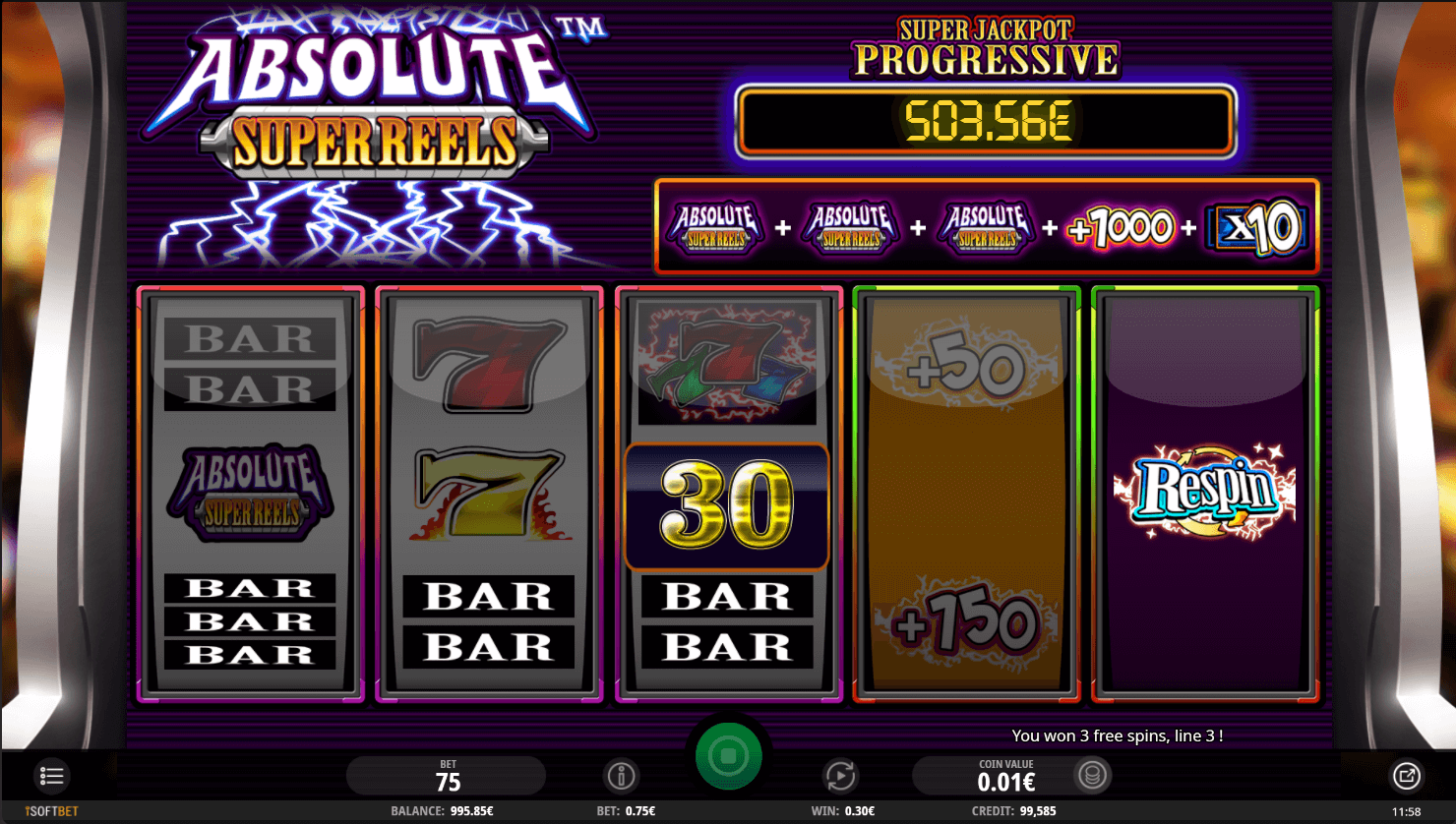Open the exit game icon
This screenshot has width=1456, height=824.
tap(1407, 776)
